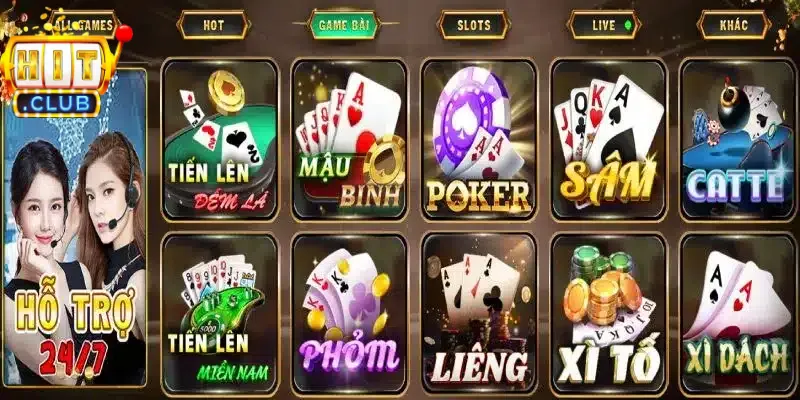The image size is (800, 400).
Task: Choose the Khác category tab
Action: [734, 24]
